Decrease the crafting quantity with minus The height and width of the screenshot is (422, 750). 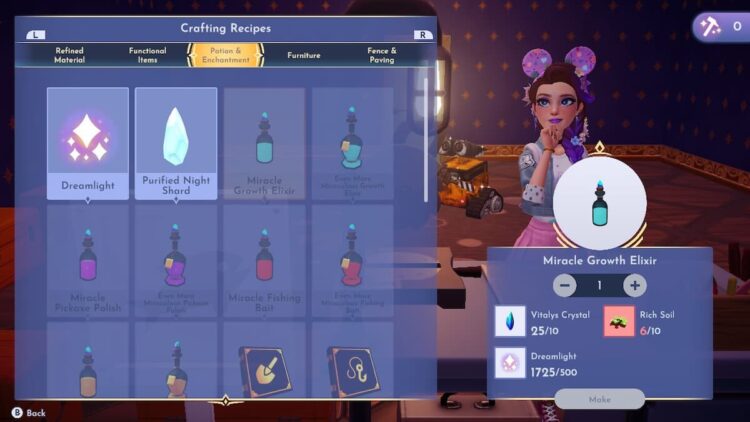point(565,285)
